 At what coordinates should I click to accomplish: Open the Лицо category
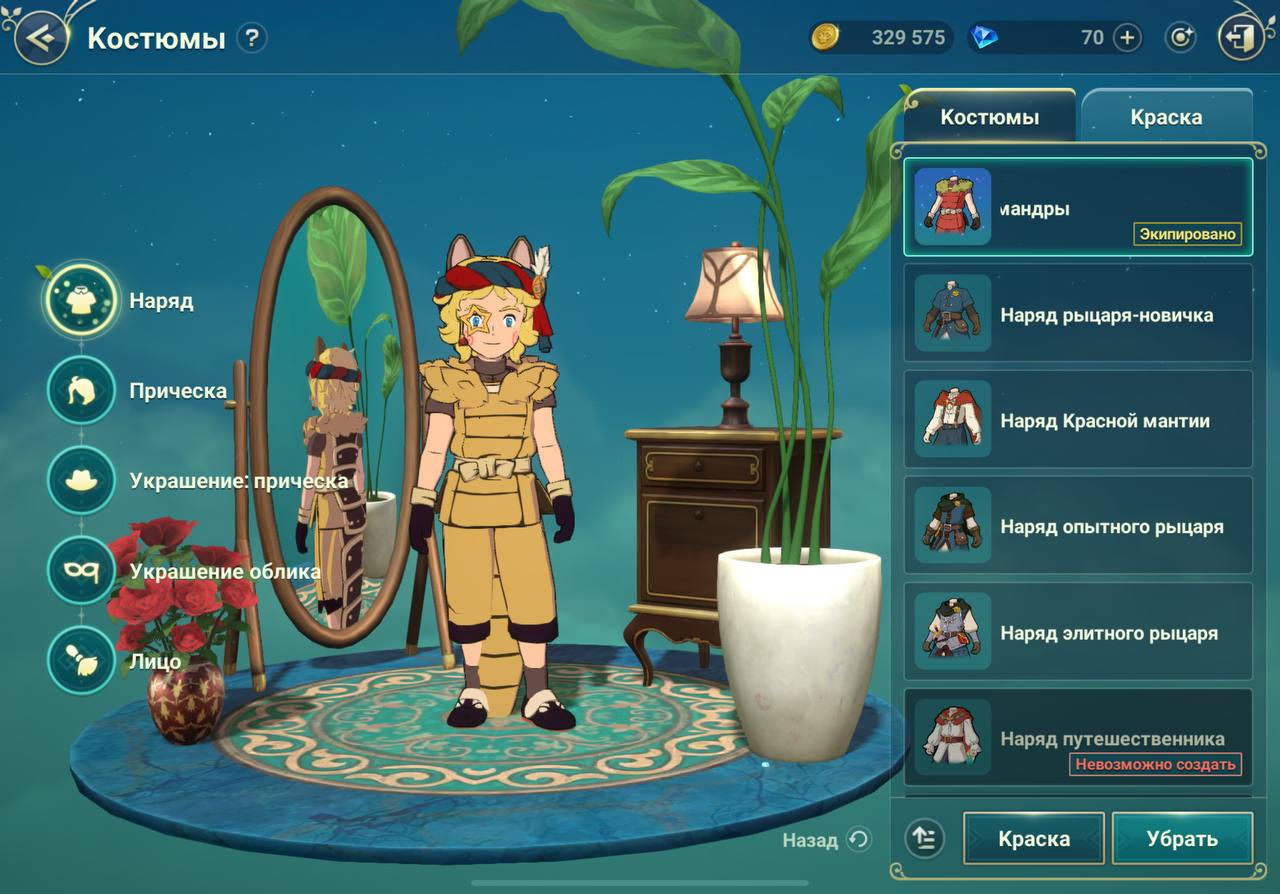pos(81,660)
